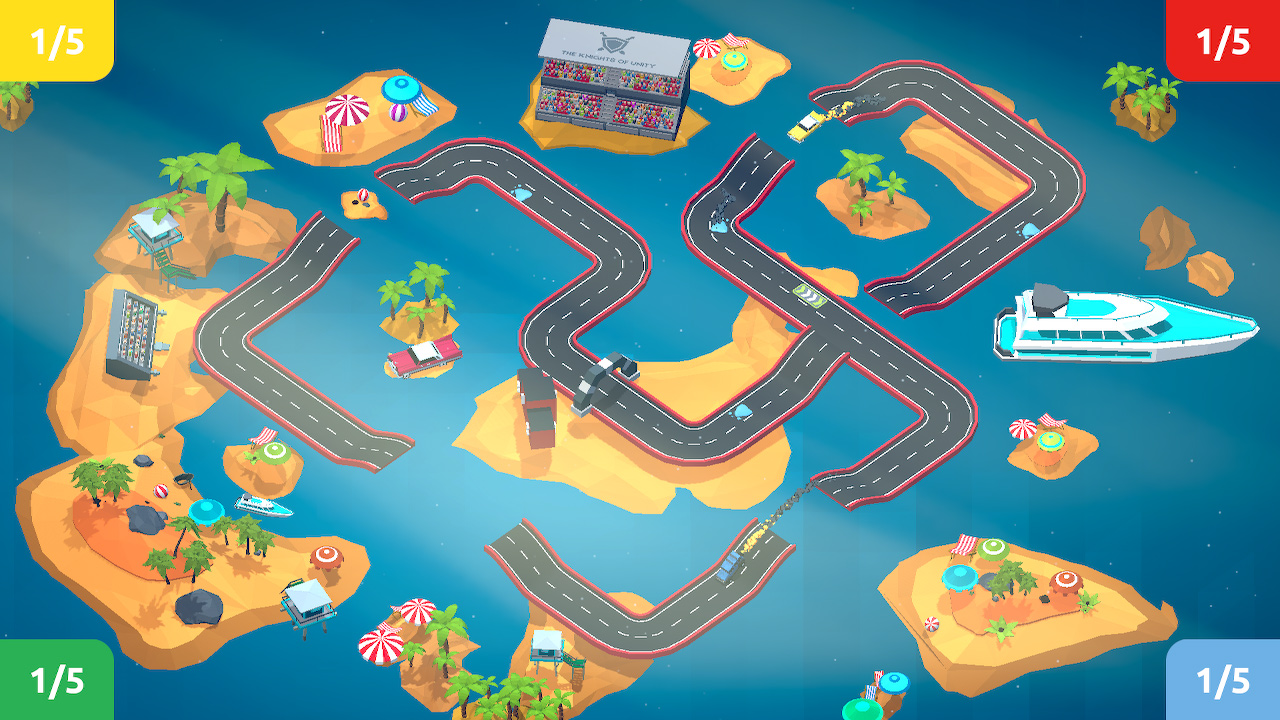Toggle the orange target pad on the bottom-right island

(1066, 581)
